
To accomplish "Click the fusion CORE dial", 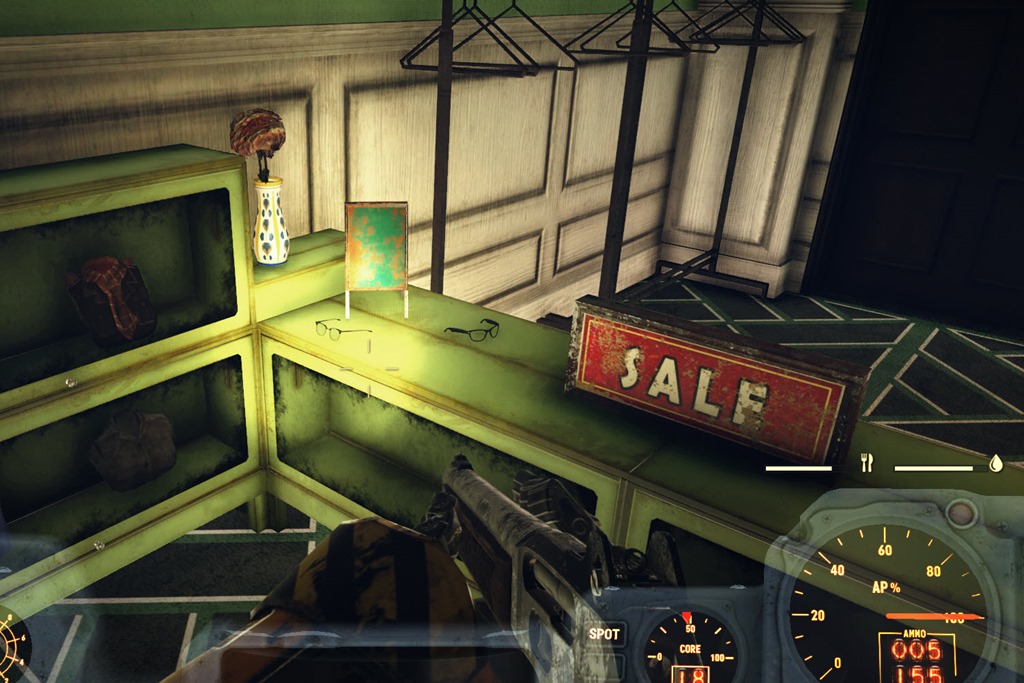I will click(x=689, y=648).
